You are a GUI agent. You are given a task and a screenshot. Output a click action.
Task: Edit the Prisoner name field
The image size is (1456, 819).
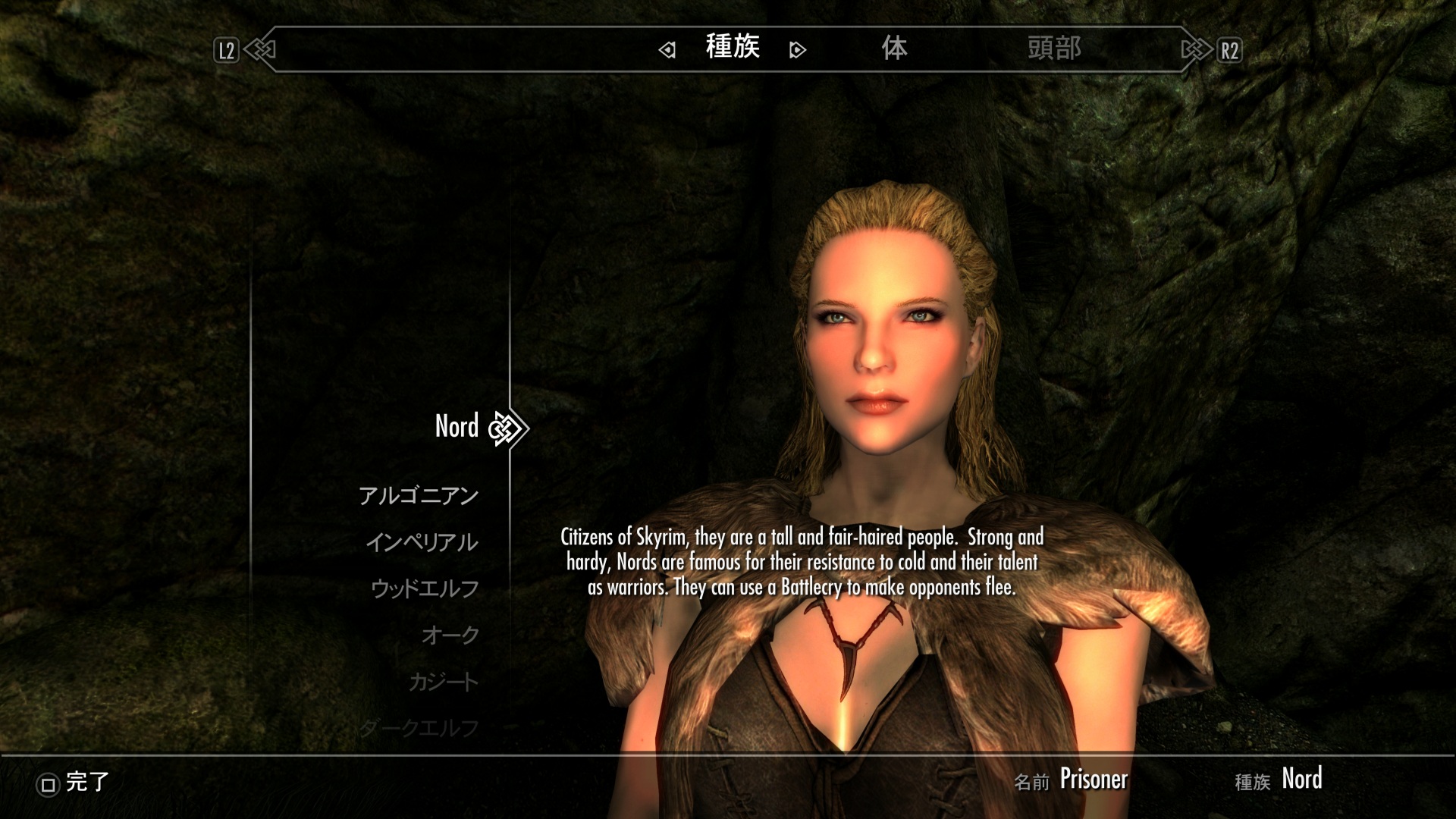point(1094,780)
